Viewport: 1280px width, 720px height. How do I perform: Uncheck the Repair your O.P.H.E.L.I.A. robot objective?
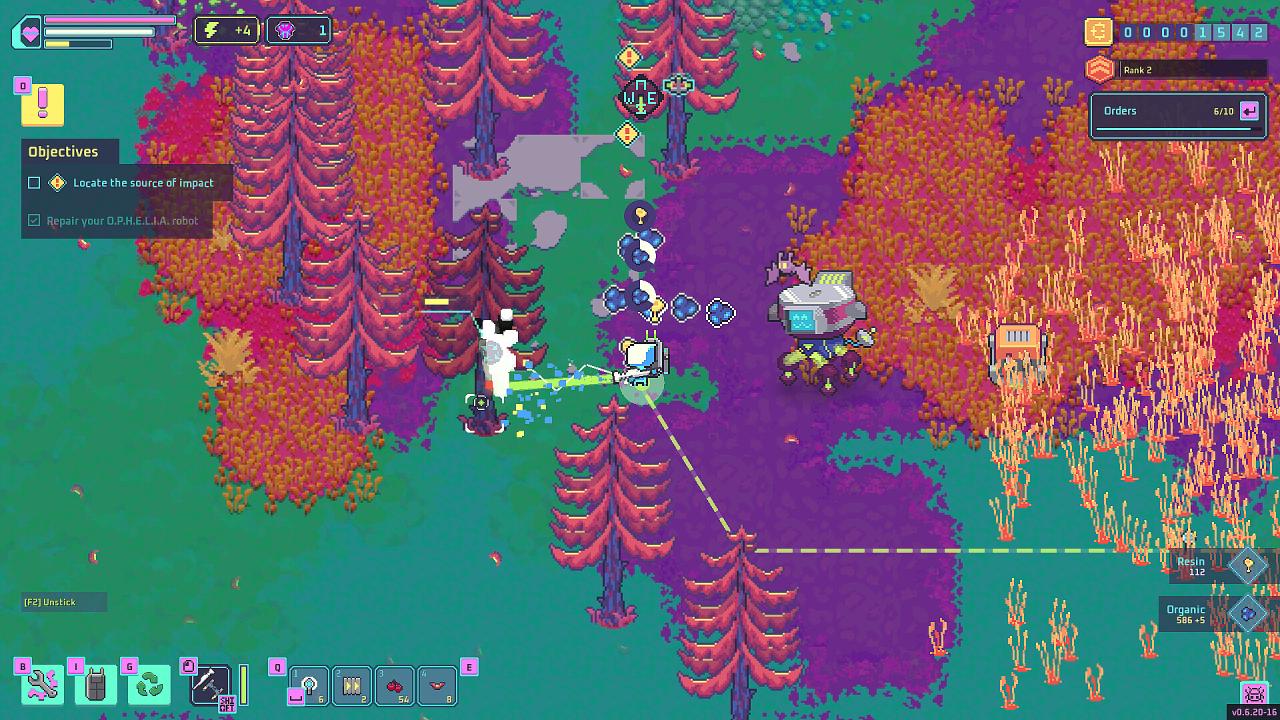click(33, 220)
